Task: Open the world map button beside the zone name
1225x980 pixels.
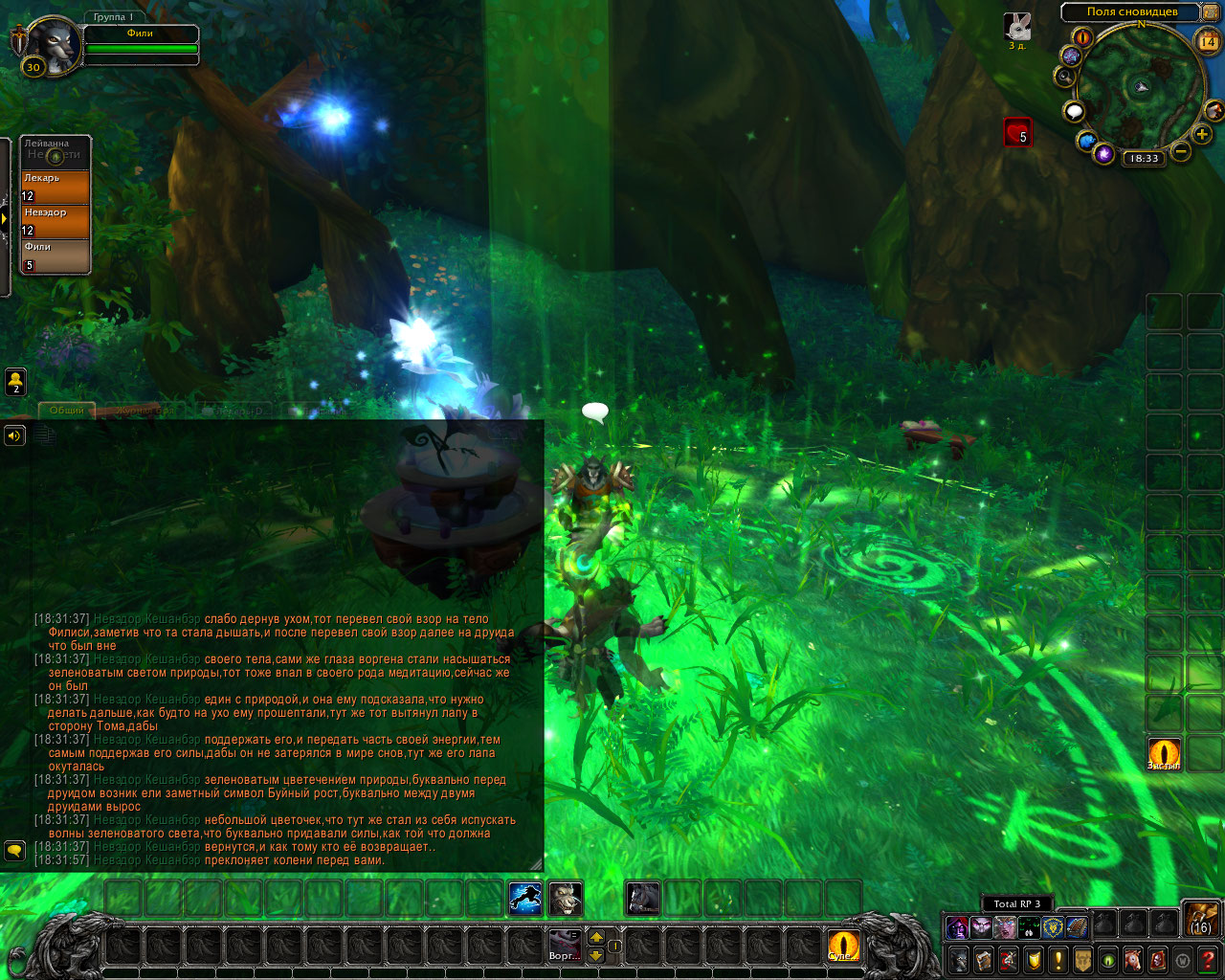Action: click(x=1211, y=12)
